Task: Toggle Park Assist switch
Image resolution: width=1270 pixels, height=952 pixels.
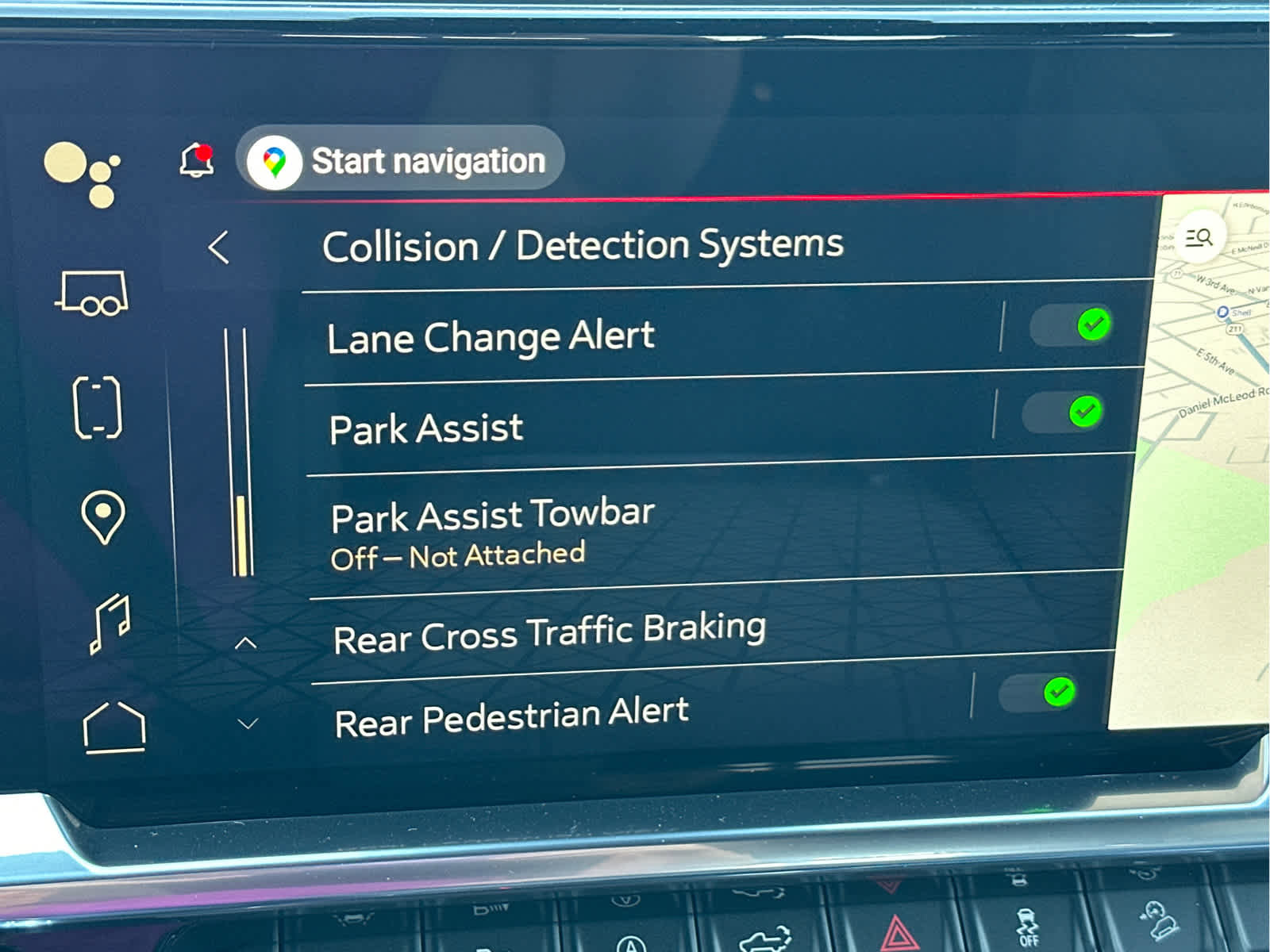Action: (x=1062, y=413)
